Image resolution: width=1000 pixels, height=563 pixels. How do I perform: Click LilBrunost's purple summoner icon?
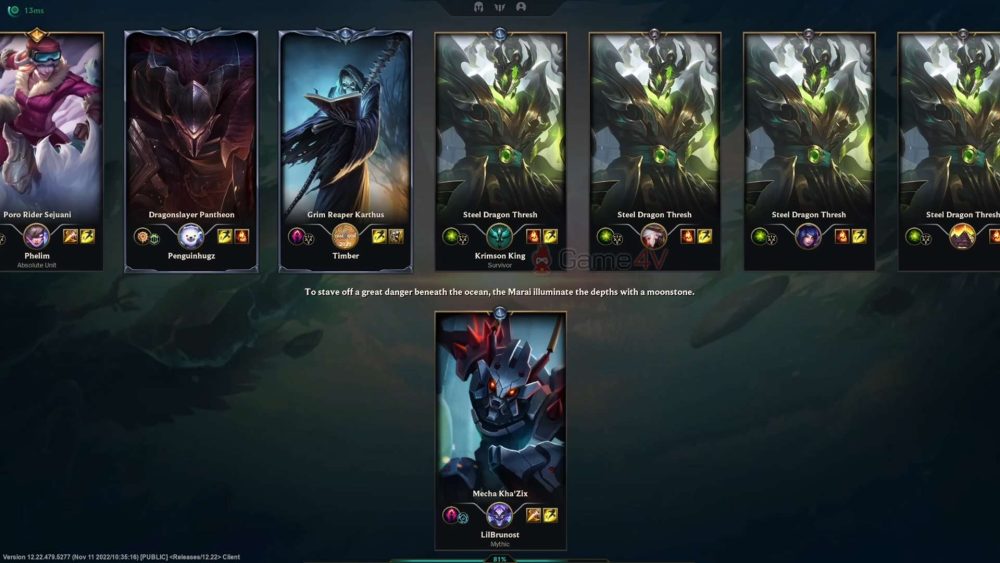(x=500, y=515)
